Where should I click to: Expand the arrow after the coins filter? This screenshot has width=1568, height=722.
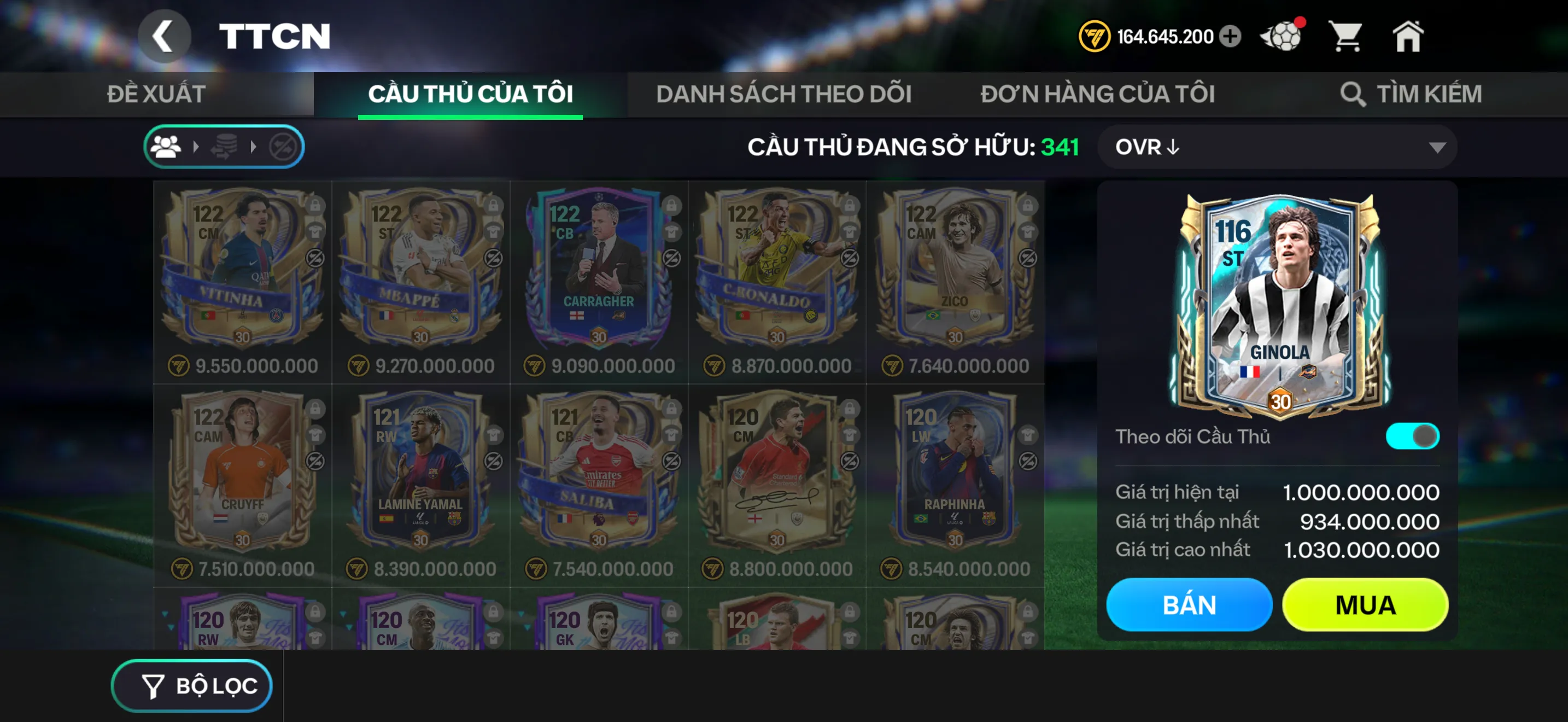click(253, 146)
